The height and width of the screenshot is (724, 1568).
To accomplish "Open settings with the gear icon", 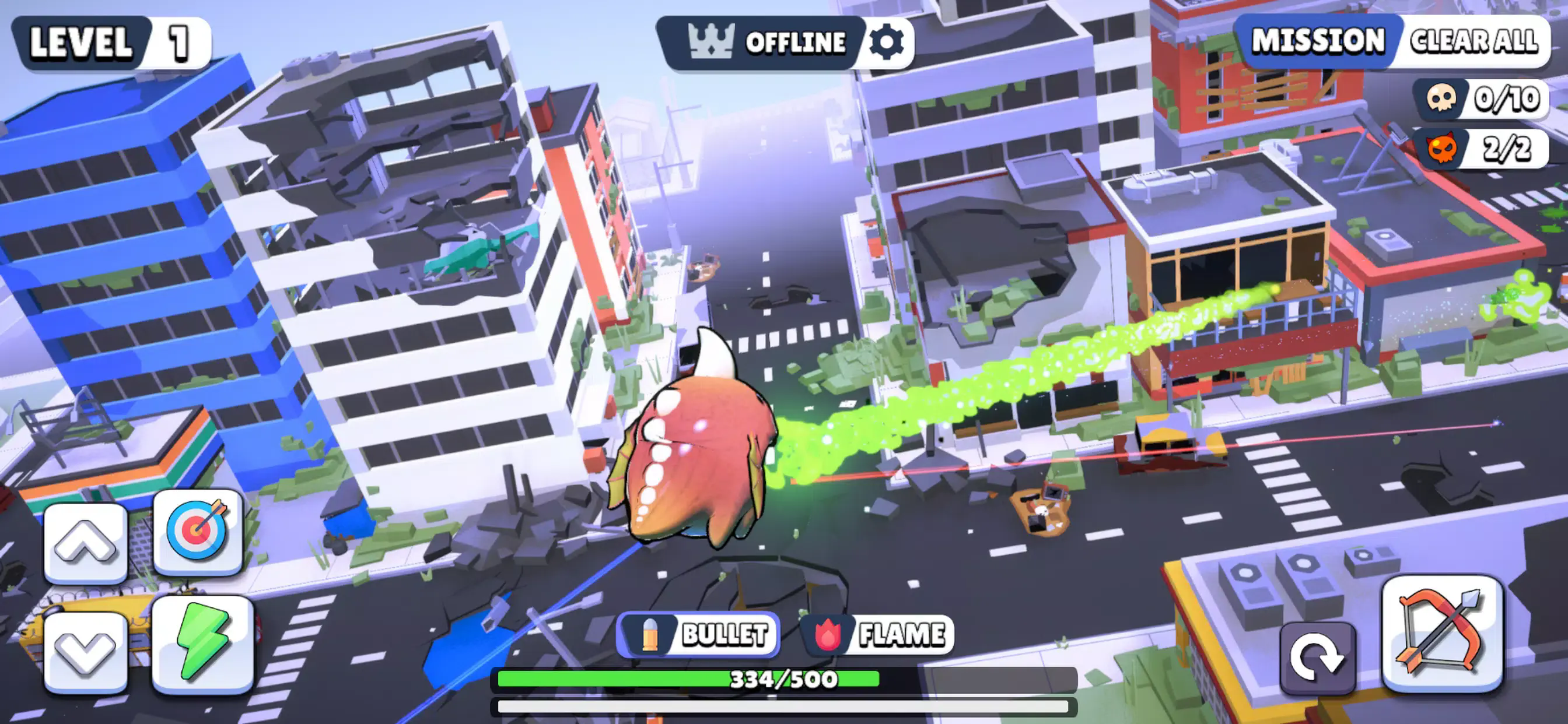I will pyautogui.click(x=885, y=43).
